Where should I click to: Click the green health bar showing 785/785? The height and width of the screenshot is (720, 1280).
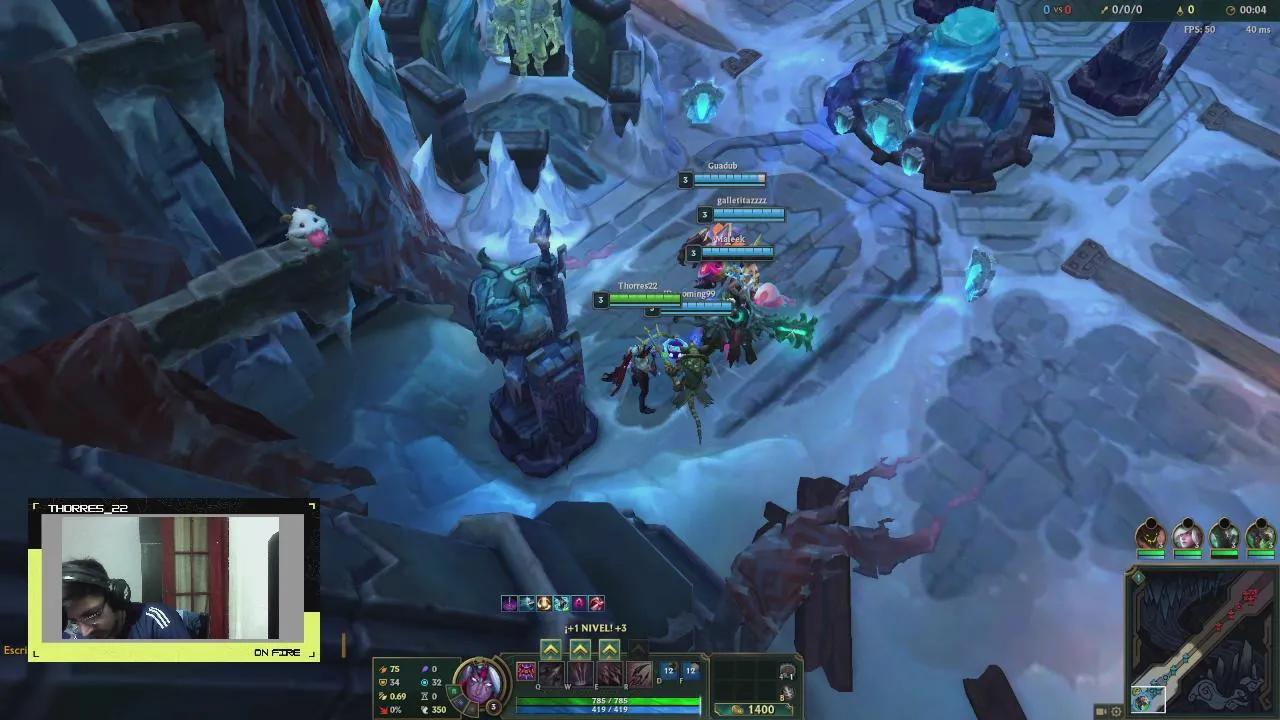tap(609, 700)
